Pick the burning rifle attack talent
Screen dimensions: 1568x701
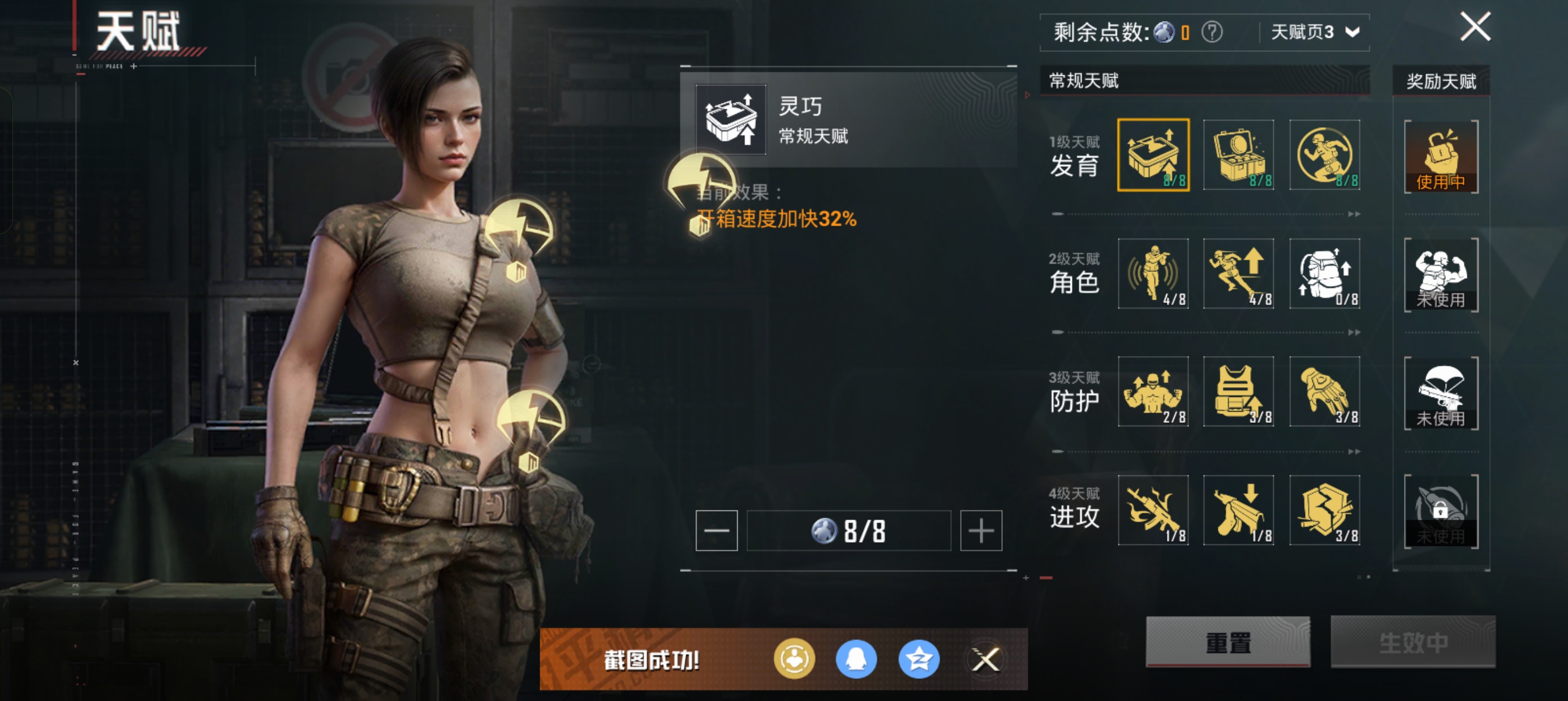pyautogui.click(x=1153, y=510)
